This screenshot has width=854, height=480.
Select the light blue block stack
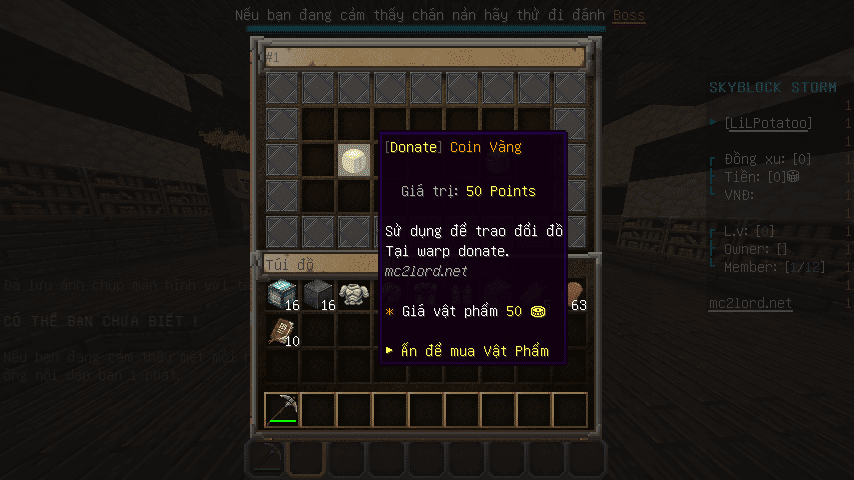(282, 295)
